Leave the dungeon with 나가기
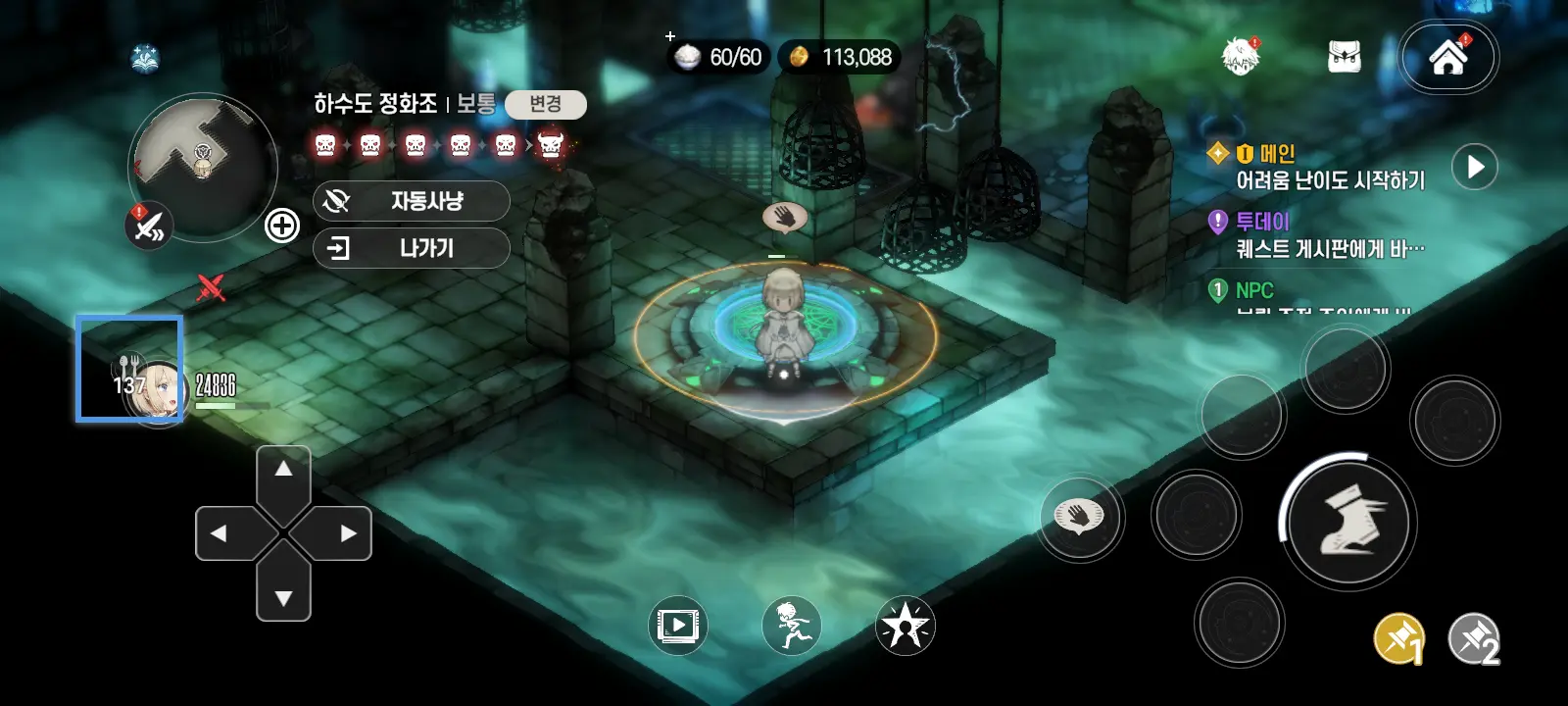1568x706 pixels. 411,248
